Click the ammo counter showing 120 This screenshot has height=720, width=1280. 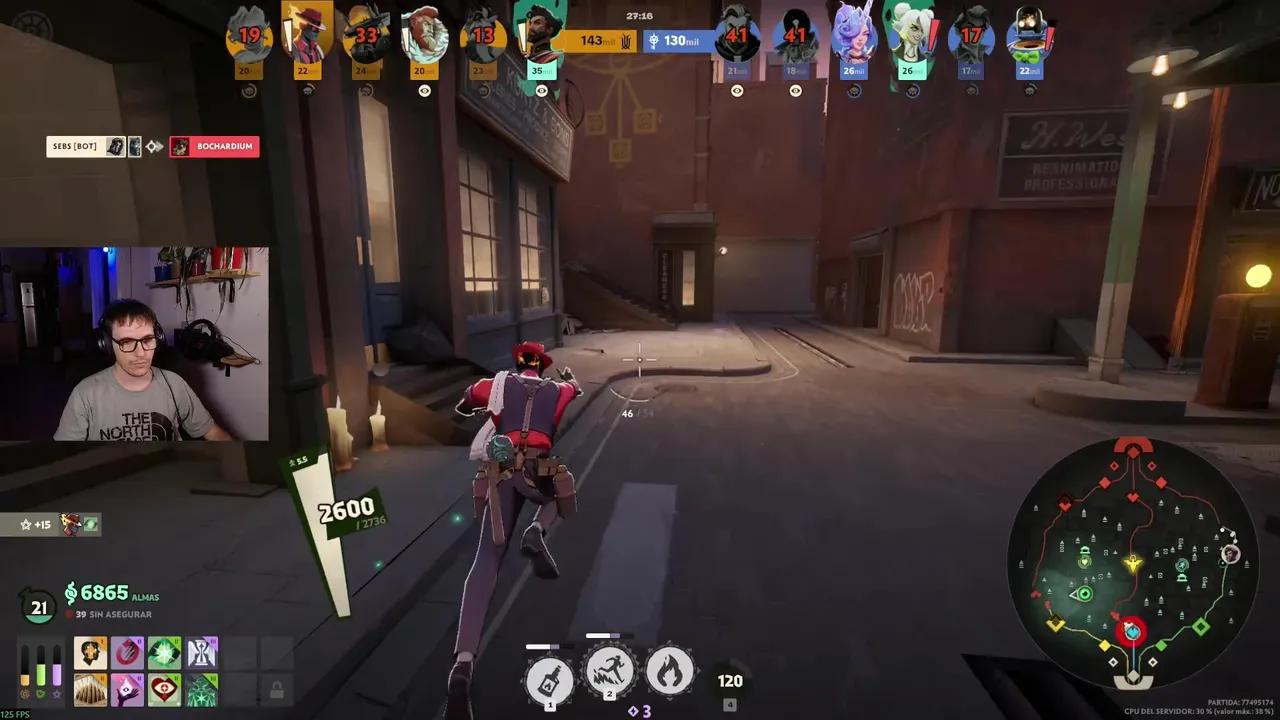[730, 680]
